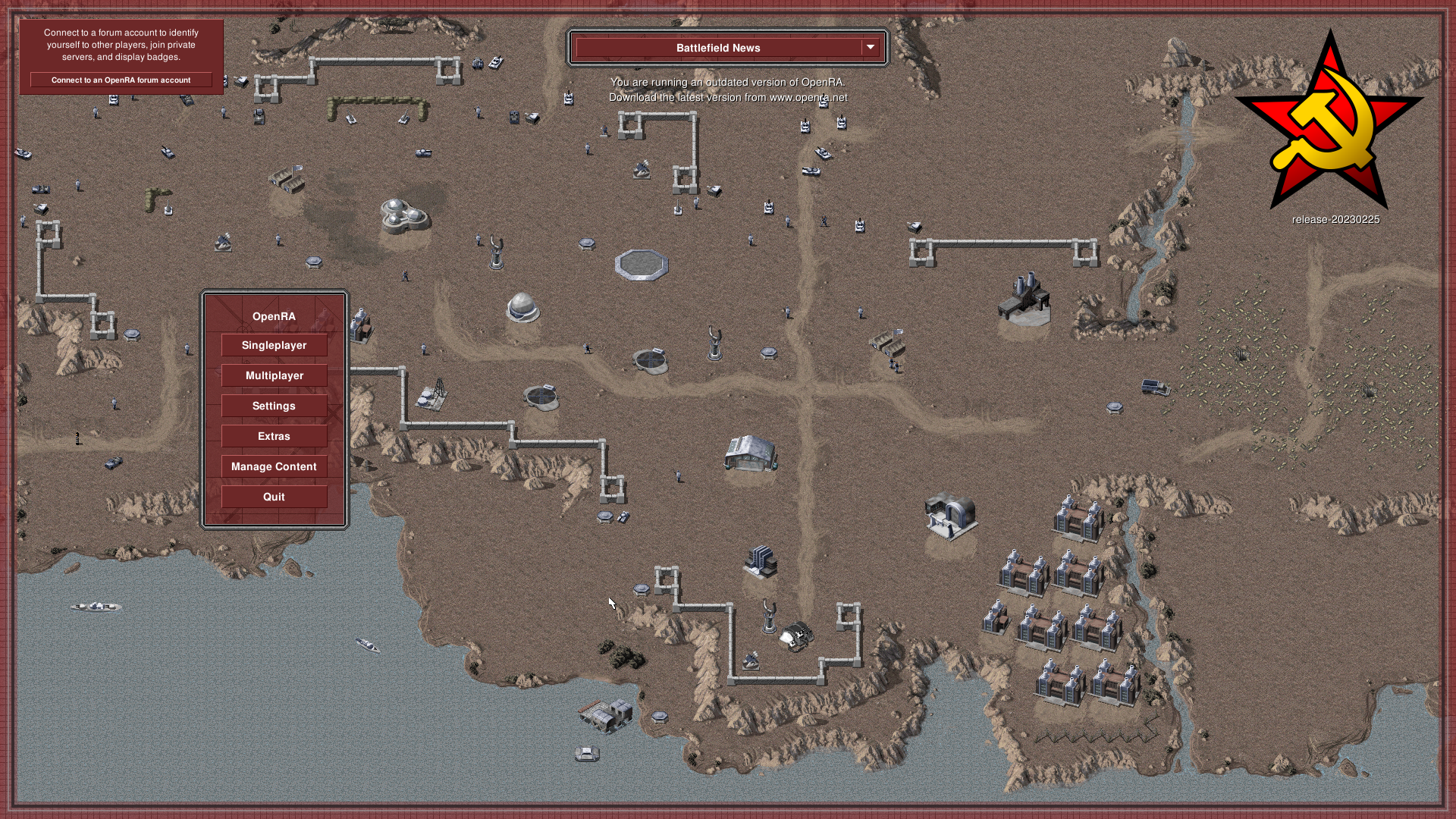Select the Extras menu entry
The image size is (1456, 819).
pyautogui.click(x=274, y=436)
